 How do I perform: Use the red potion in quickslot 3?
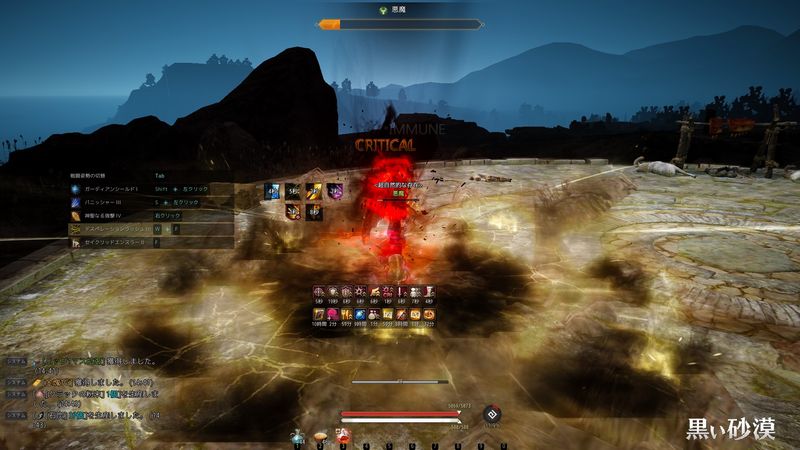click(x=343, y=436)
